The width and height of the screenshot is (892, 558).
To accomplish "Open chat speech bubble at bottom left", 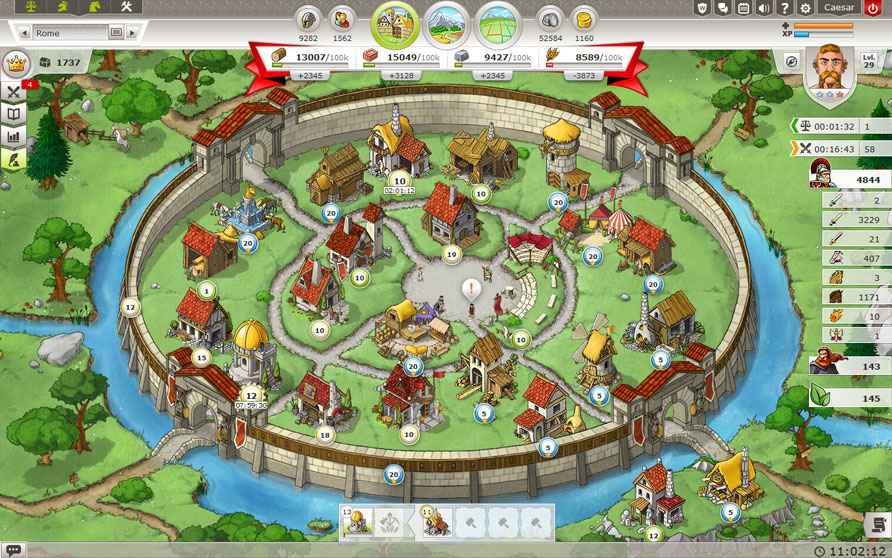I will tap(12, 549).
